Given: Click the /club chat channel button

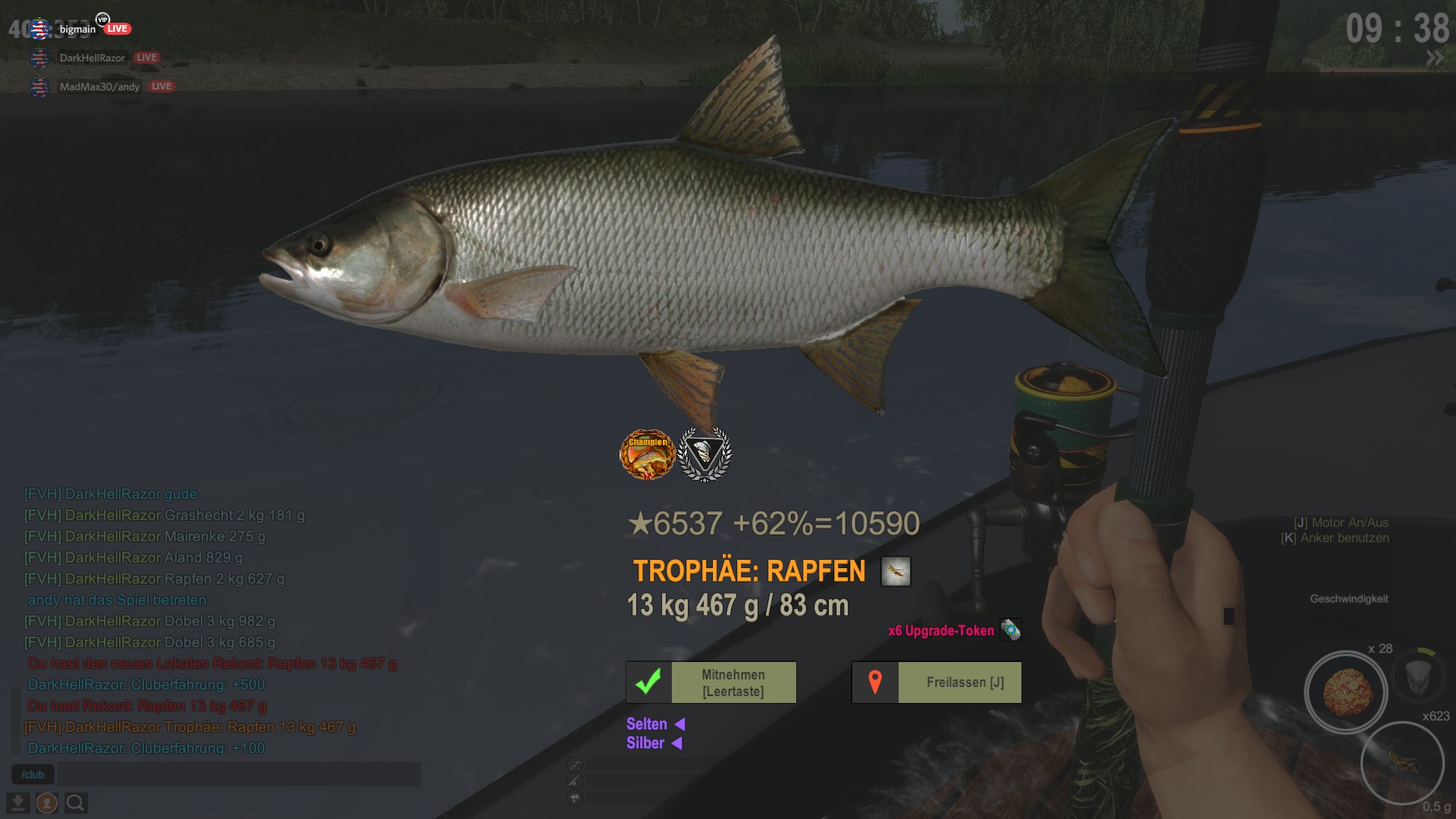Looking at the screenshot, I should point(33,774).
